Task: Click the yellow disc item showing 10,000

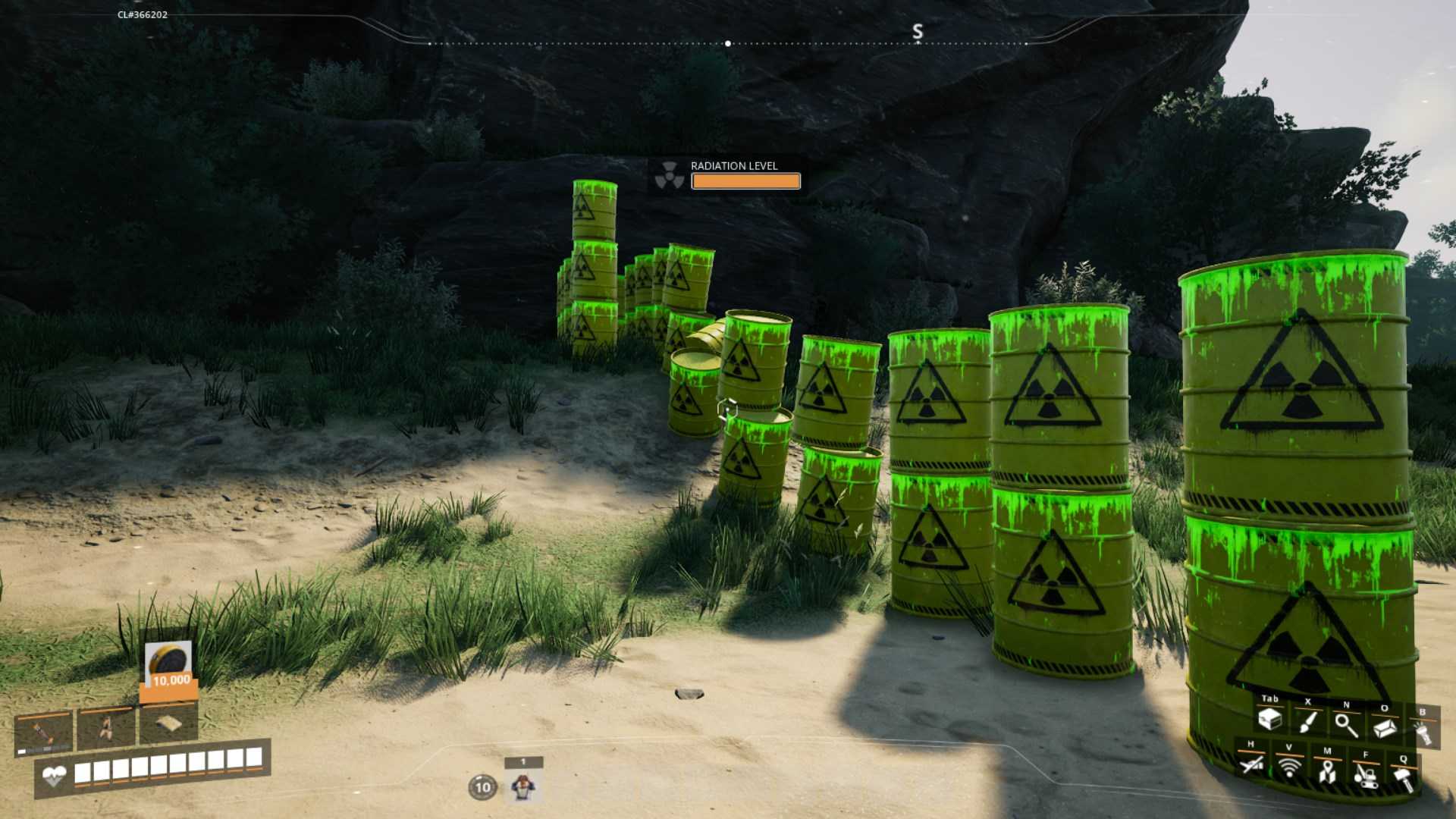Action: coord(168,663)
